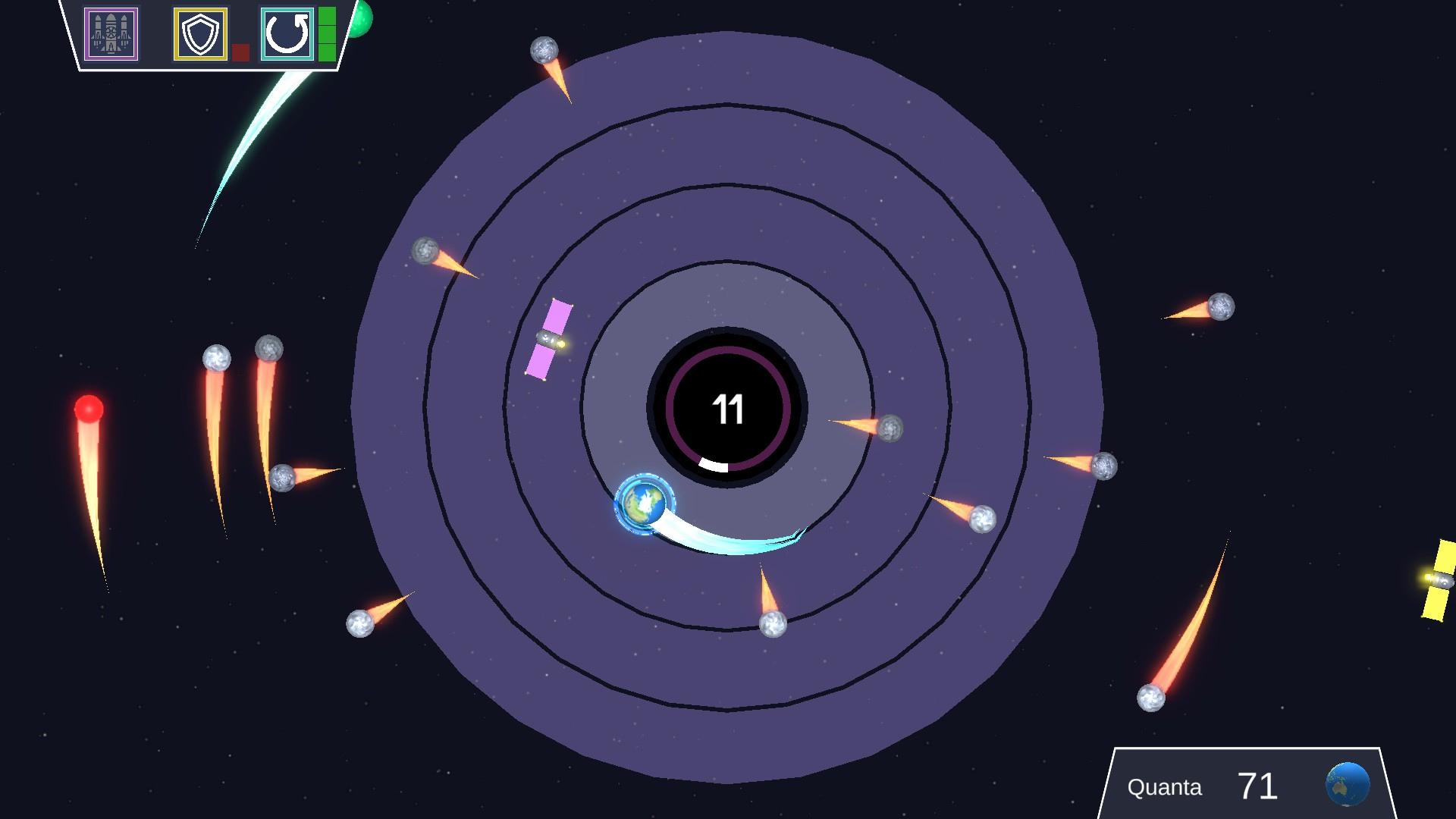Click the green charge bar next to the reverse ability
The height and width of the screenshot is (819, 1456).
pyautogui.click(x=328, y=35)
